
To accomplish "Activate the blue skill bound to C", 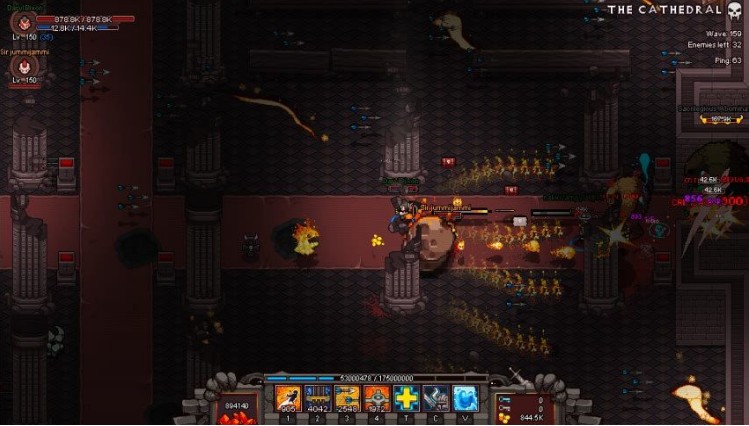I will [x=435, y=398].
